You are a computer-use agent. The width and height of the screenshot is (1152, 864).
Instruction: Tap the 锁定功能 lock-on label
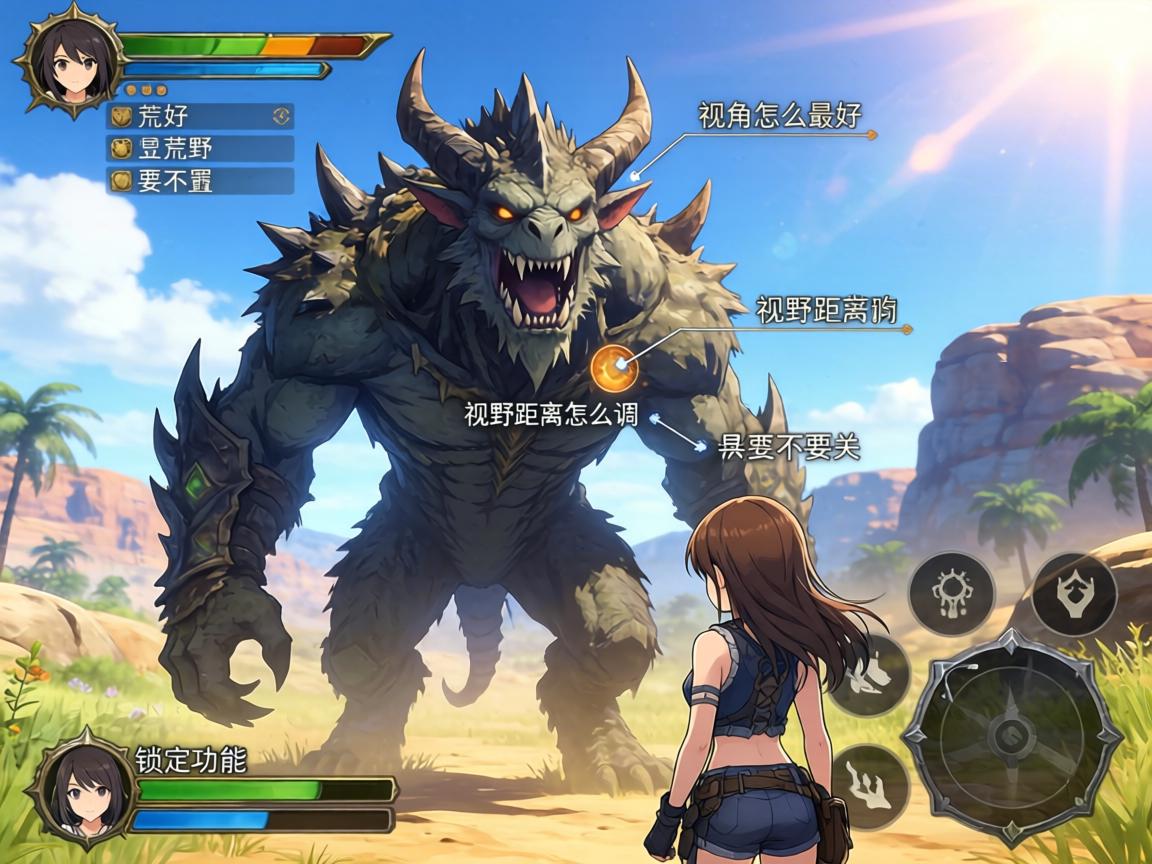point(191,760)
